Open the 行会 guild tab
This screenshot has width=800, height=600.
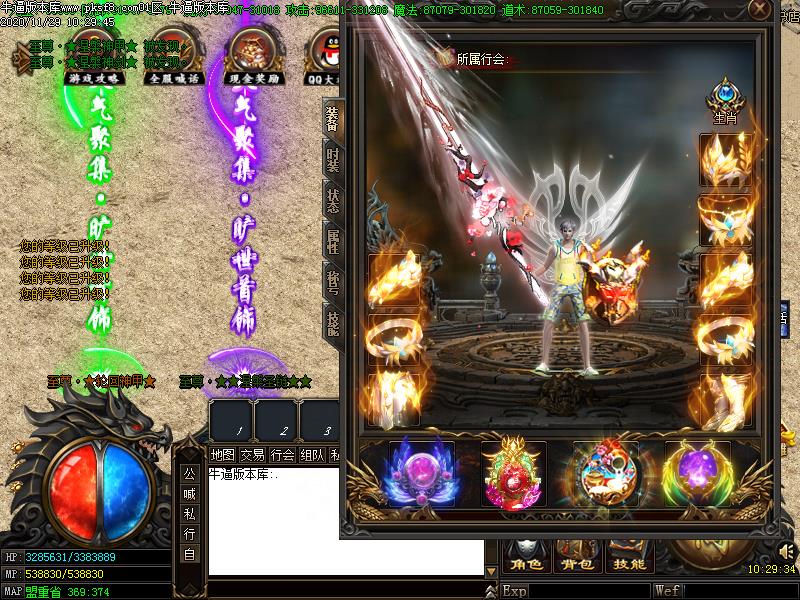point(283,455)
